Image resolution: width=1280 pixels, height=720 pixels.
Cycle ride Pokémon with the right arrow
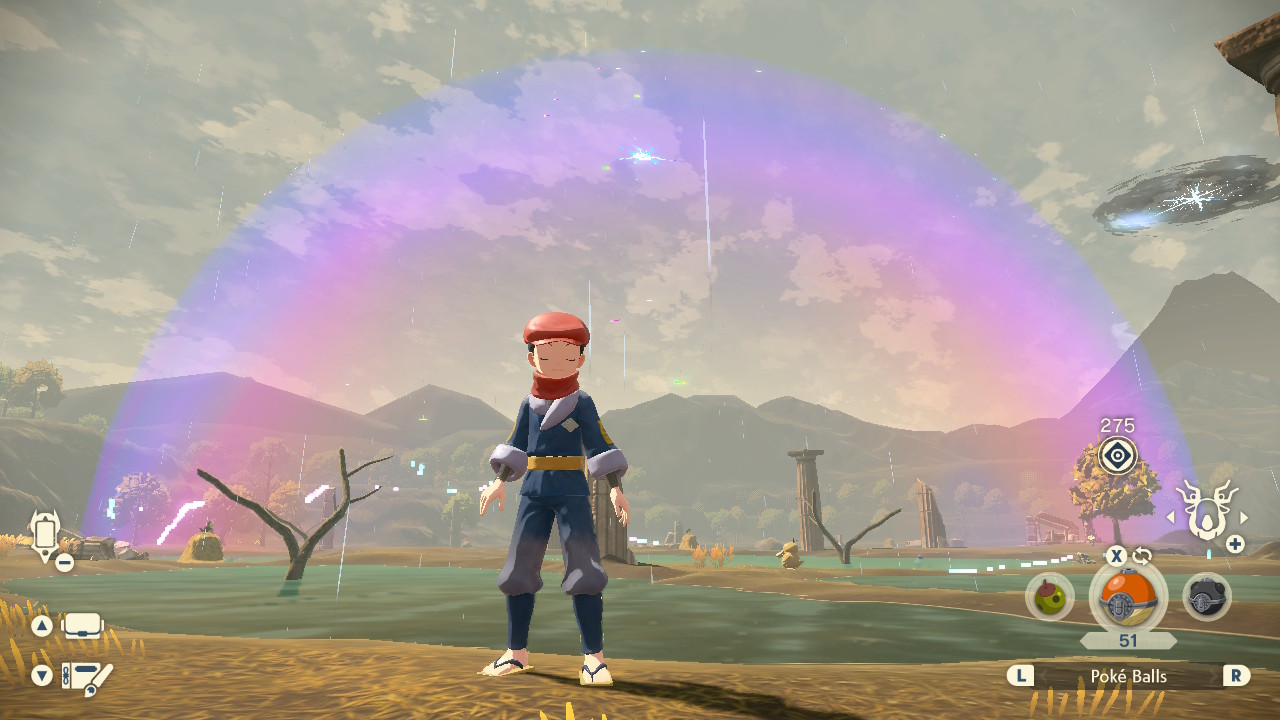tap(1244, 517)
